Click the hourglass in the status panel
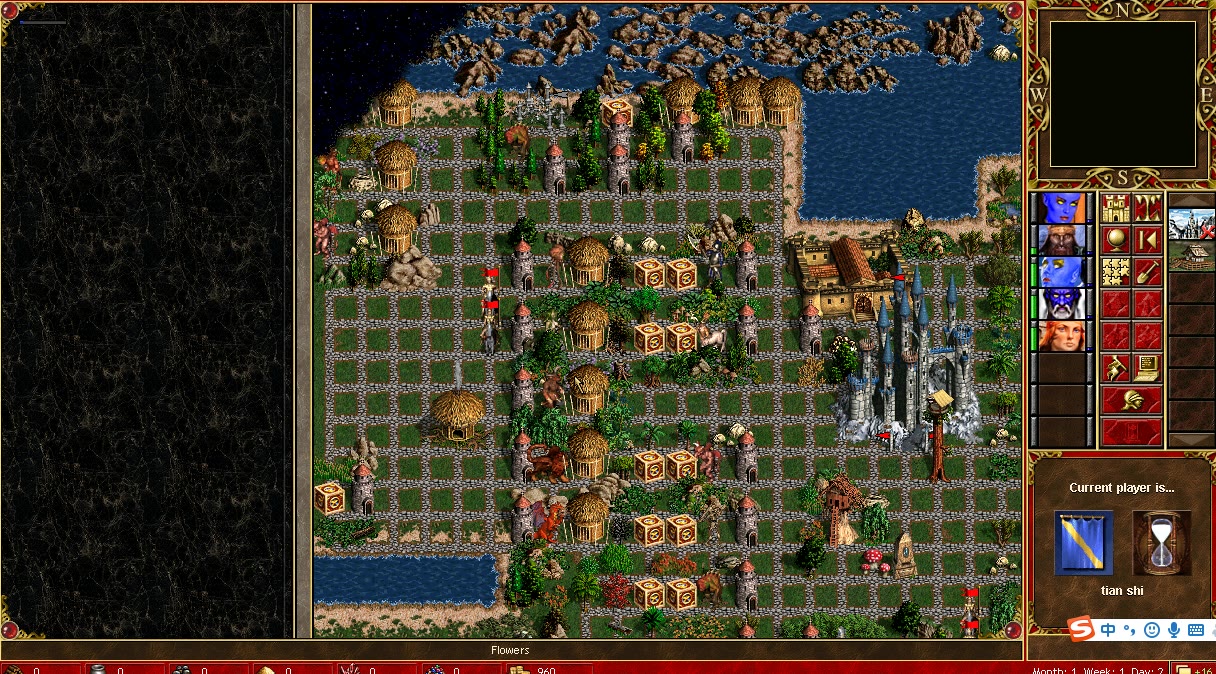Screen dimensions: 1216x674 (x=1161, y=543)
